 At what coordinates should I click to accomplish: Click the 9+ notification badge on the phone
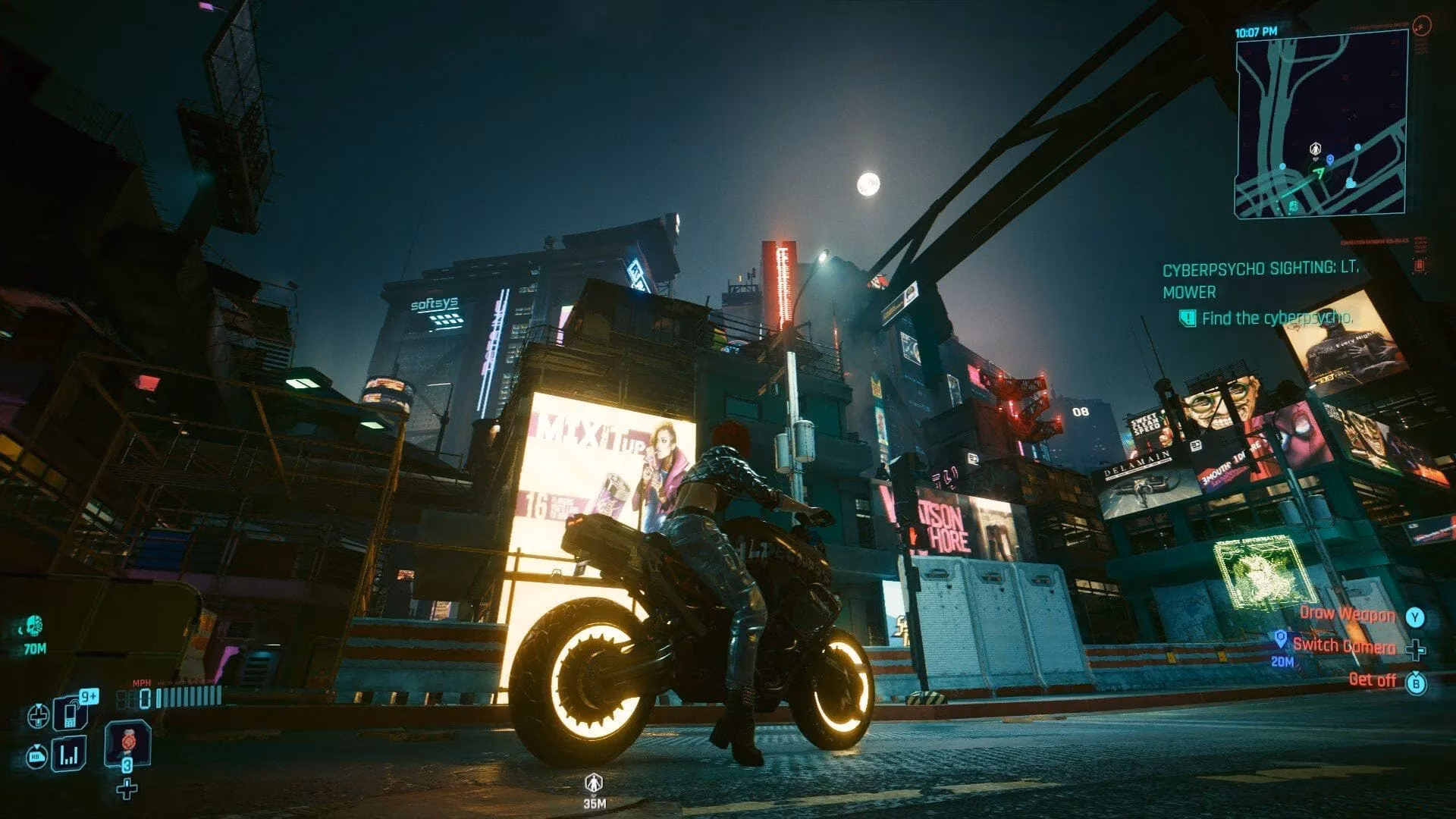pos(89,695)
